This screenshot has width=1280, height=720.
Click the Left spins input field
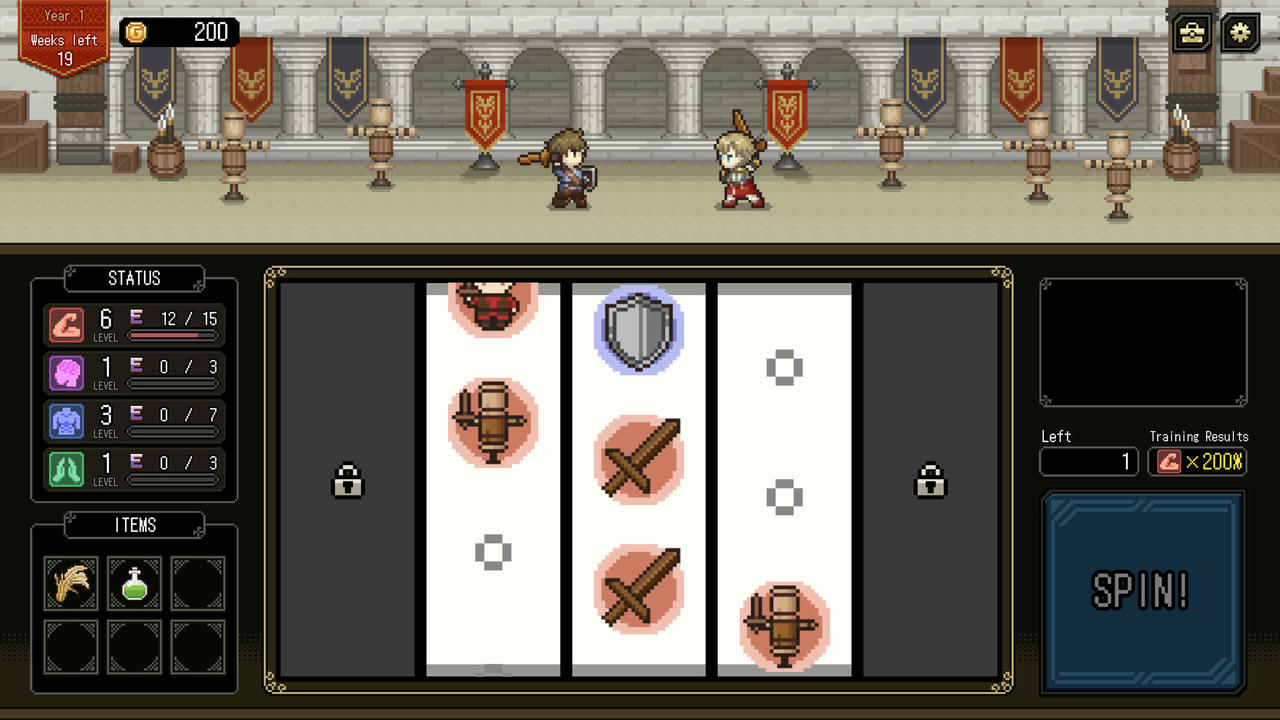click(1088, 462)
